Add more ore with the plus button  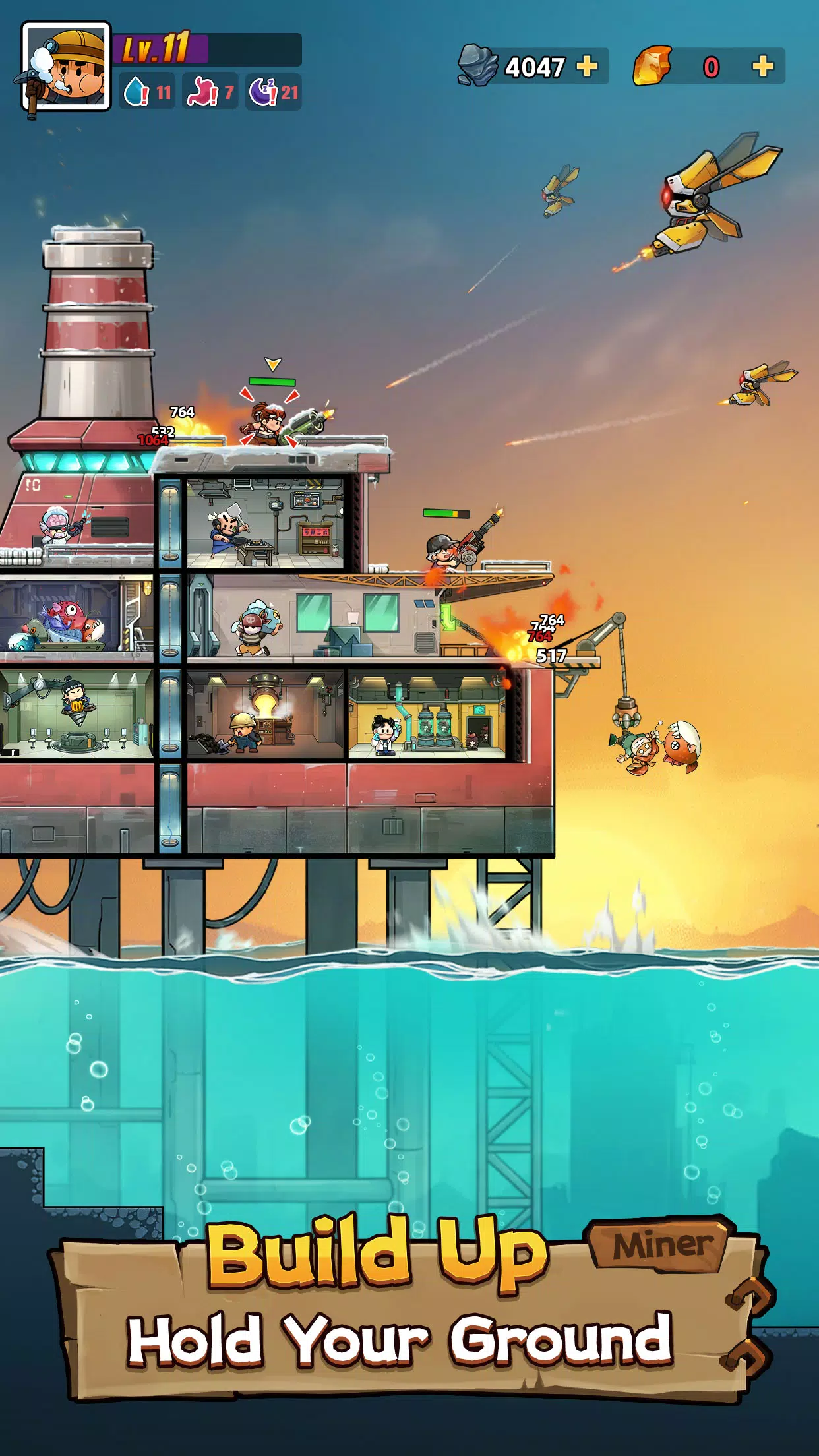[586, 67]
